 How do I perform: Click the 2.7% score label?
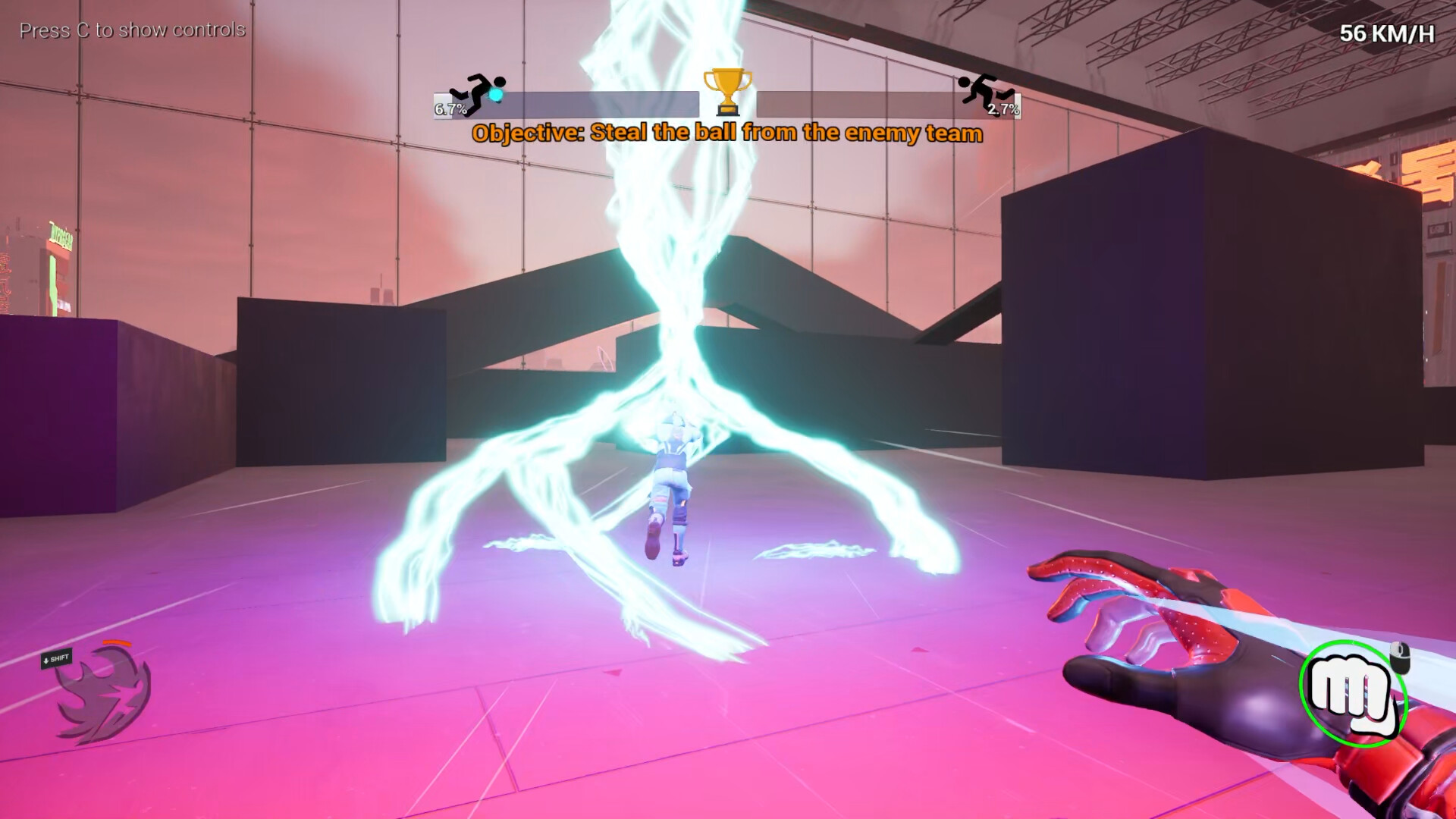(x=1003, y=109)
